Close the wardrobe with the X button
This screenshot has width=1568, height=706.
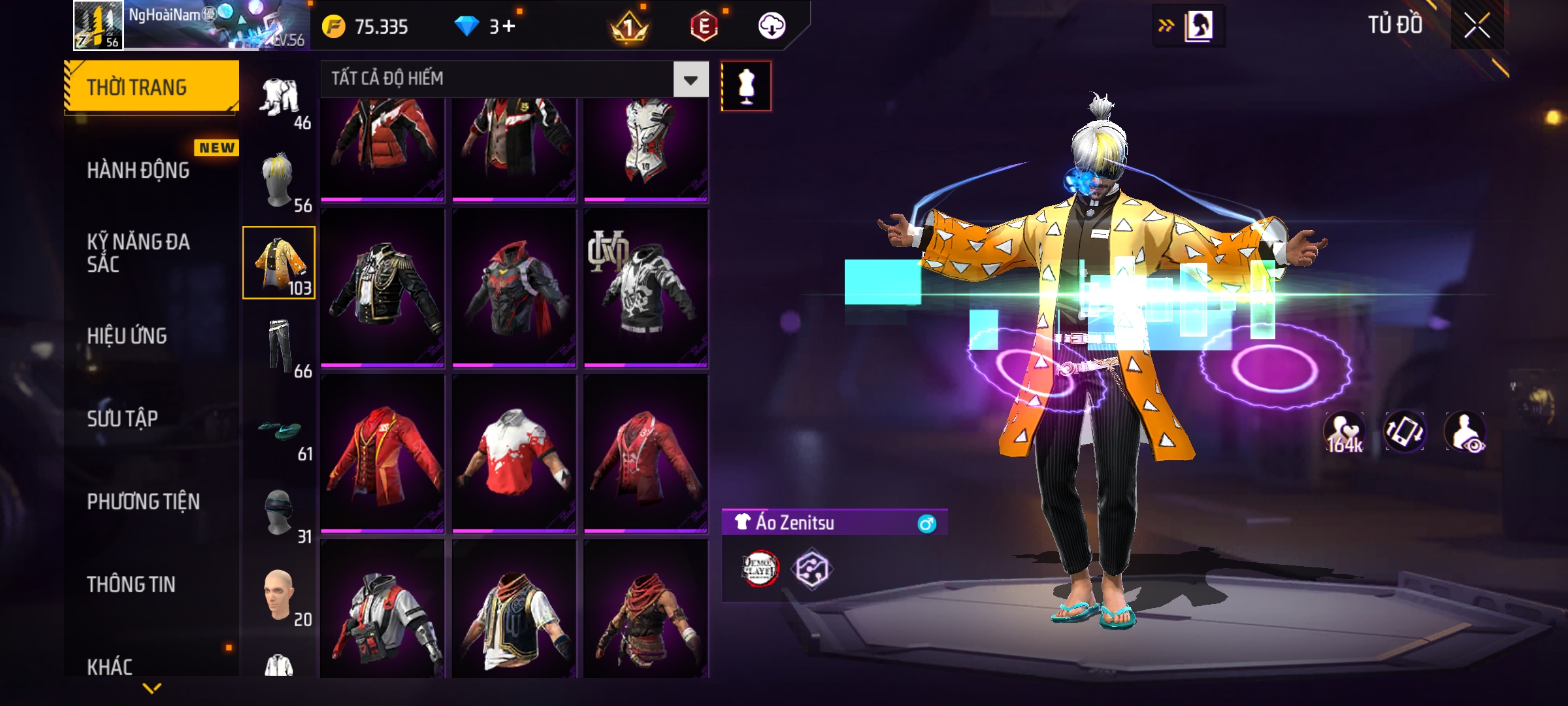tap(1477, 26)
